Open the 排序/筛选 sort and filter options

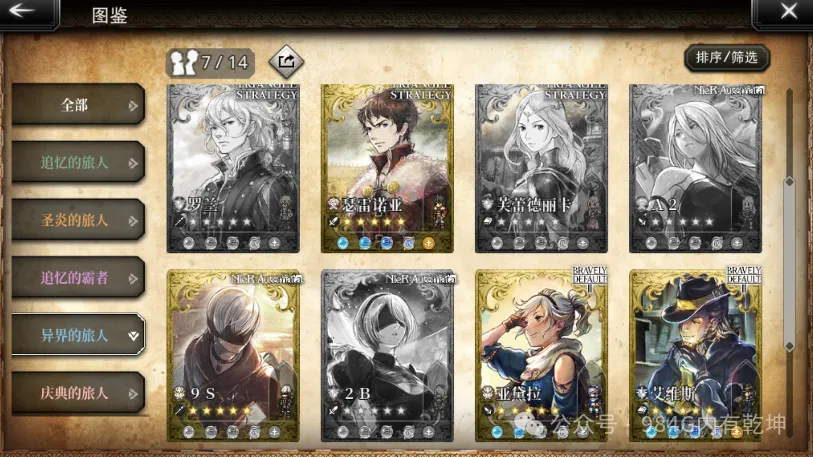click(x=727, y=58)
